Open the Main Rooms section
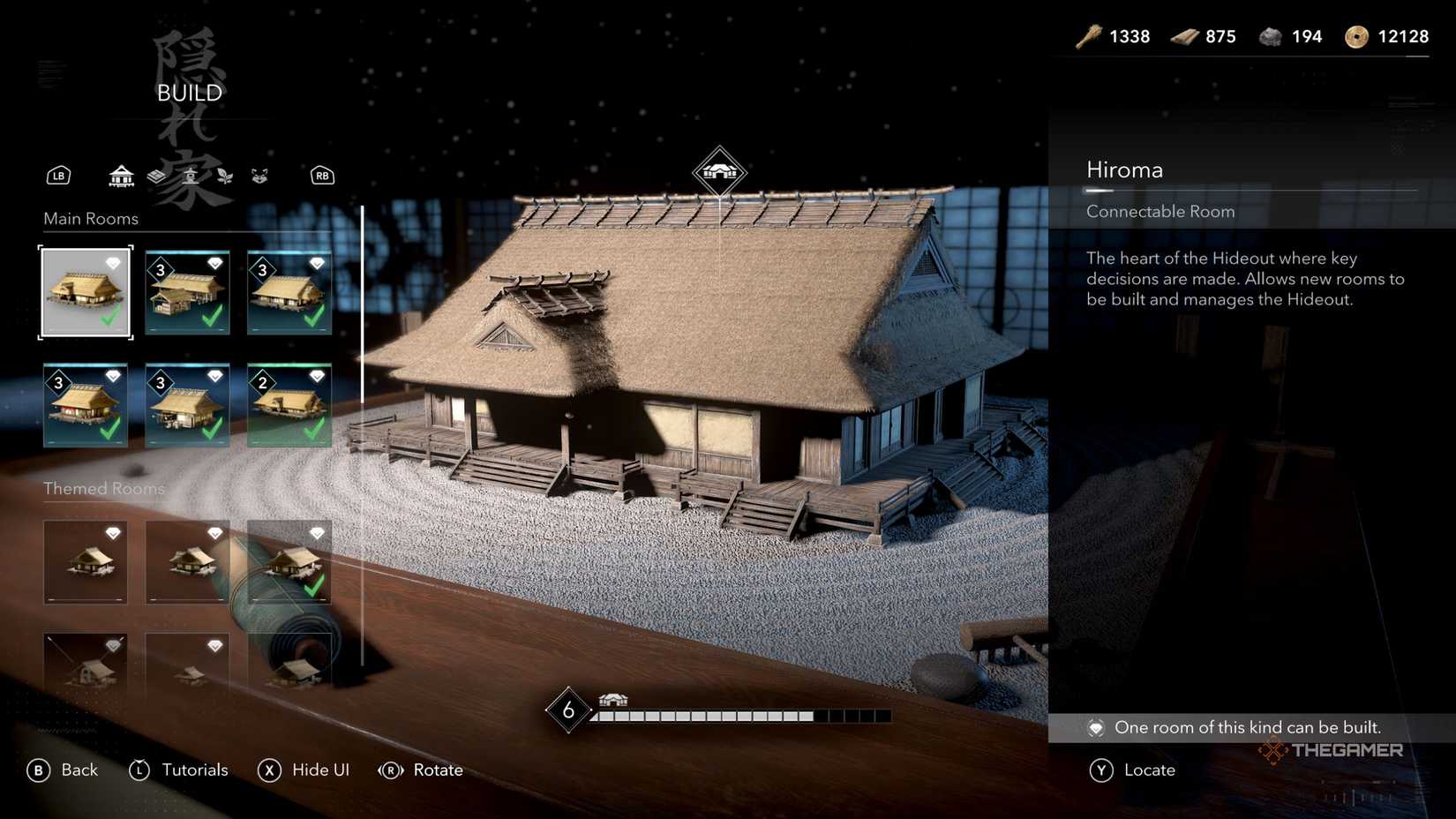This screenshot has width=1456, height=819. click(x=91, y=218)
